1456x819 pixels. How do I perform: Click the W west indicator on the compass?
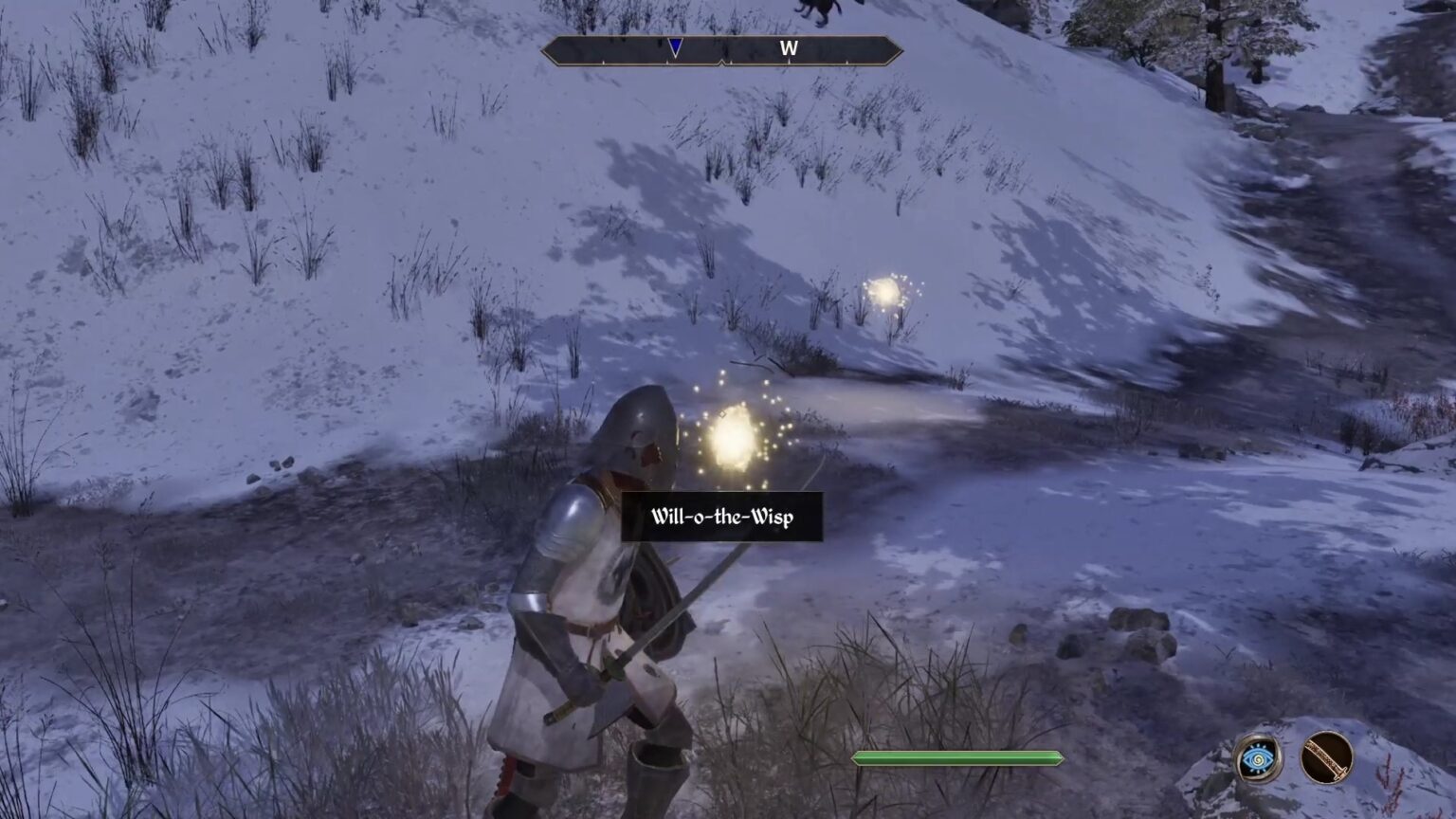pyautogui.click(x=789, y=47)
